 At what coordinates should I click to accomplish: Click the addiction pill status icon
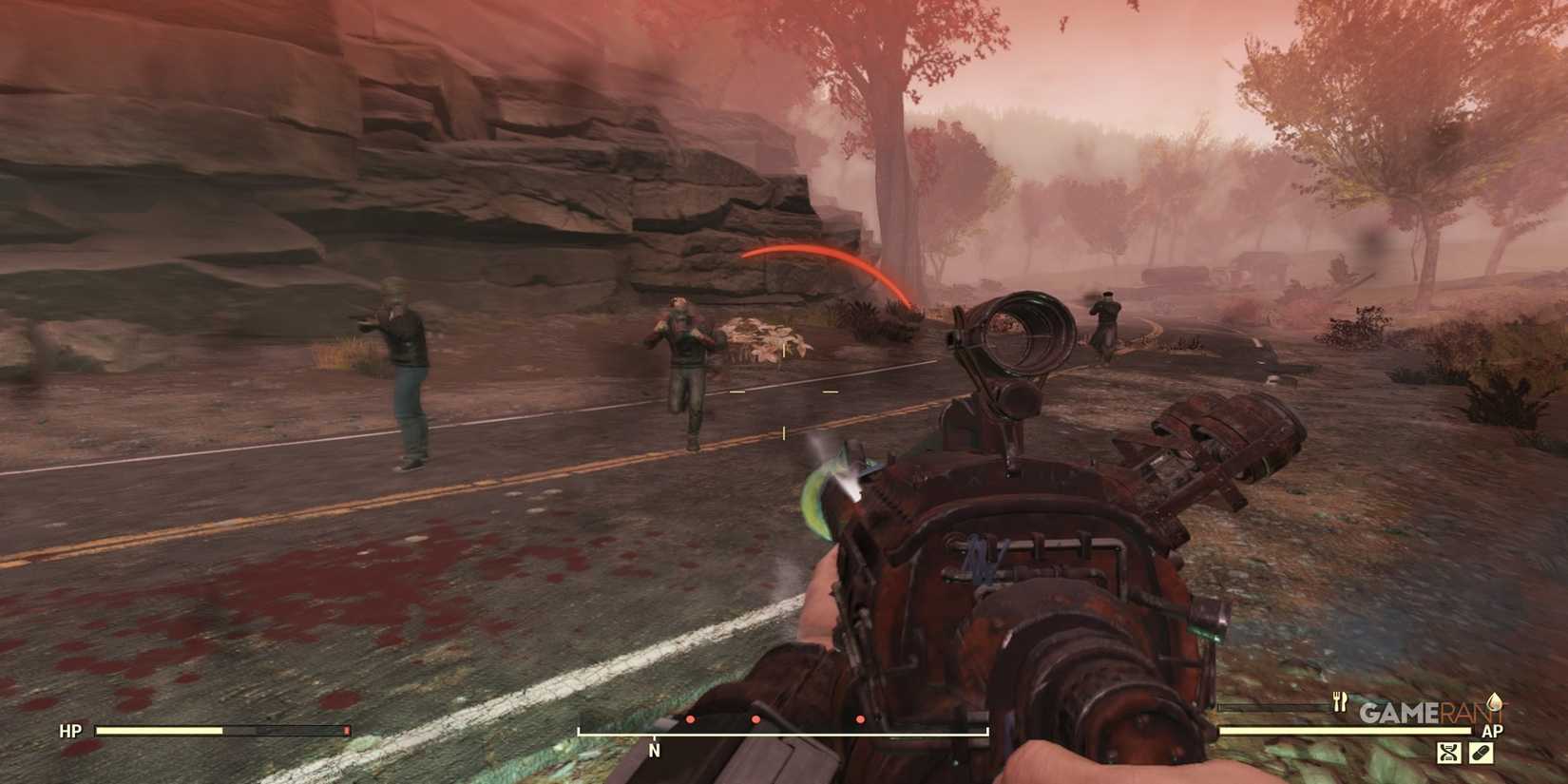coord(1482,753)
